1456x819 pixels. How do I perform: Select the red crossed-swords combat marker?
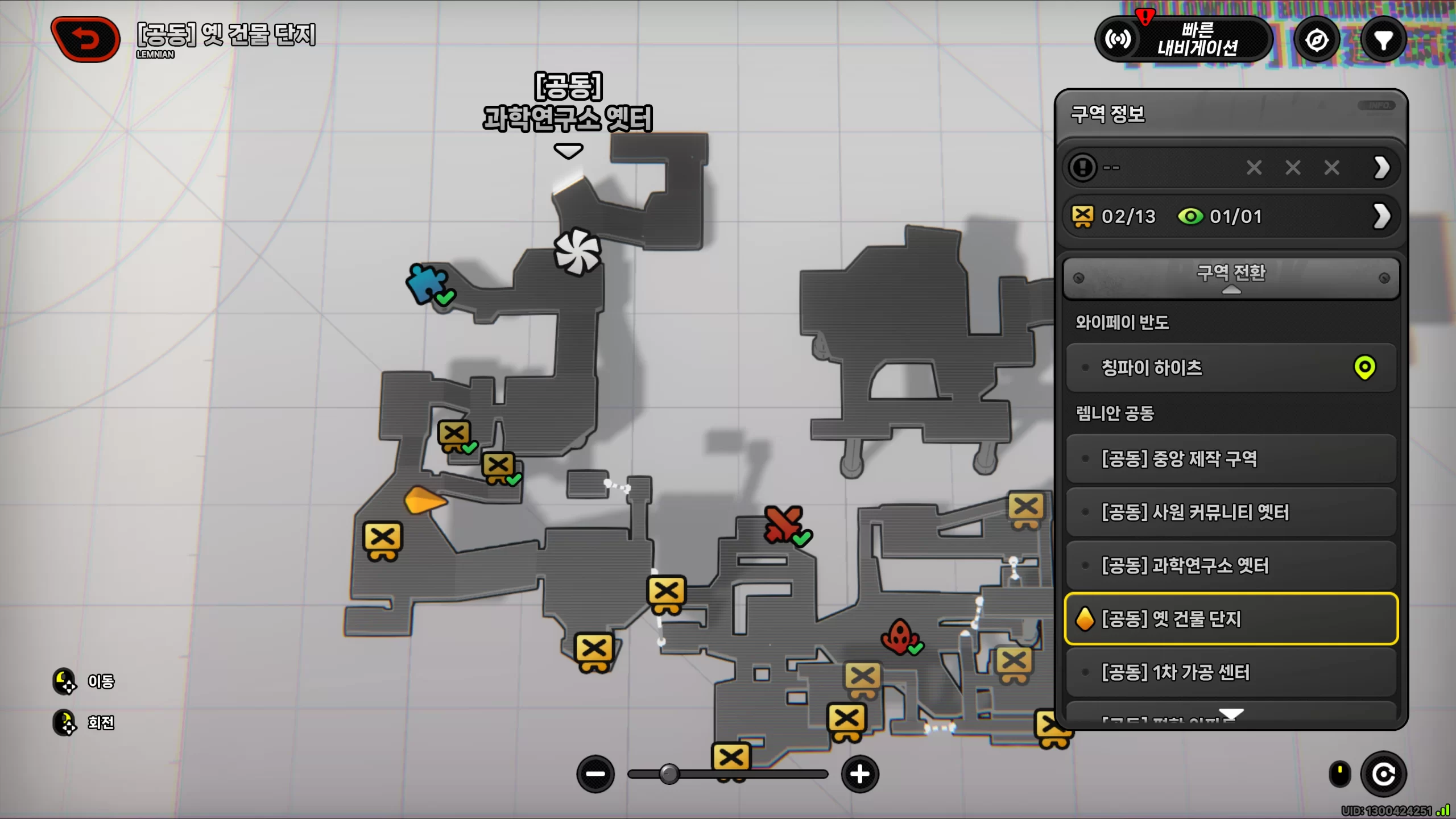tap(784, 524)
